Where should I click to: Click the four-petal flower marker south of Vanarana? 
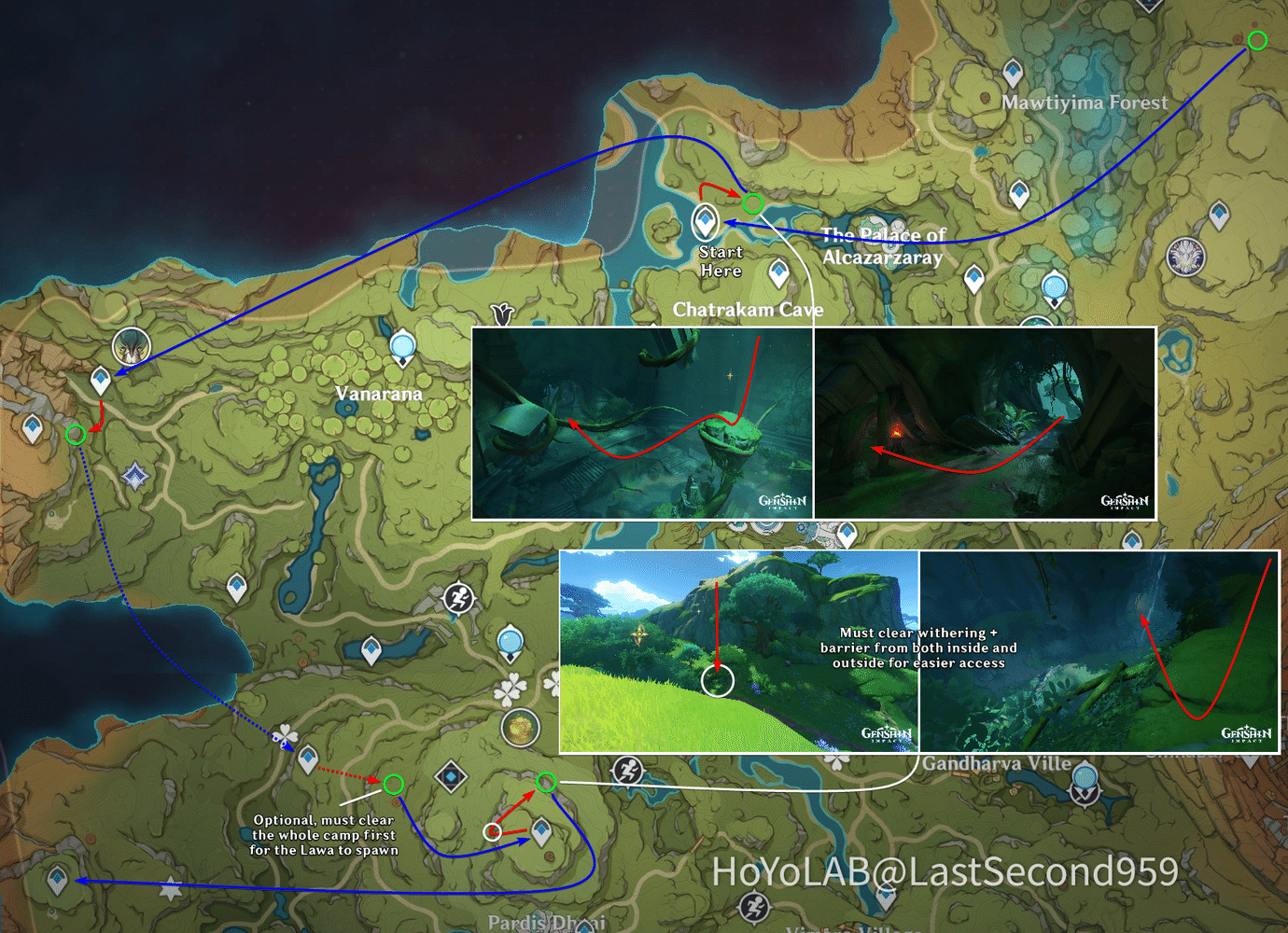tap(510, 690)
